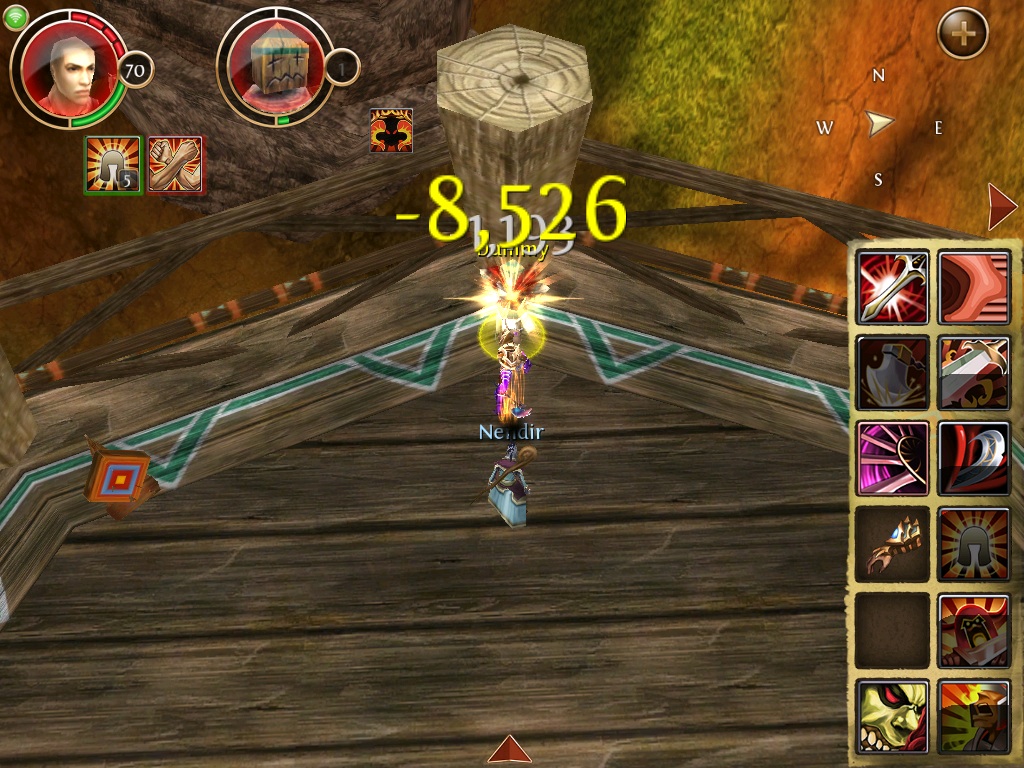Select the spiked gauntlet item slot

click(893, 544)
